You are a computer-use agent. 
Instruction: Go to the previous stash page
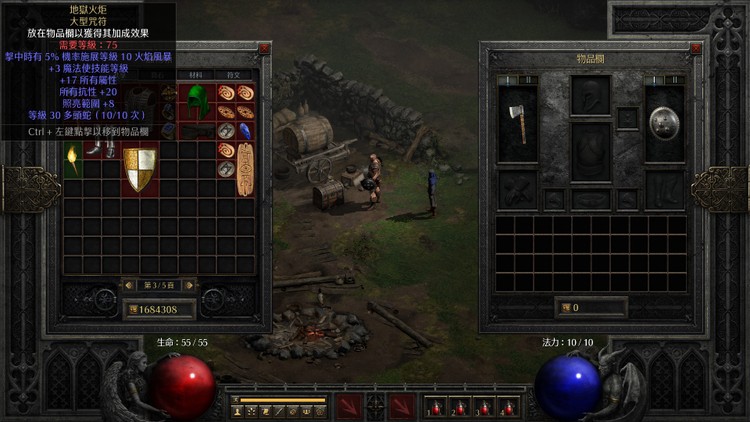pos(127,284)
